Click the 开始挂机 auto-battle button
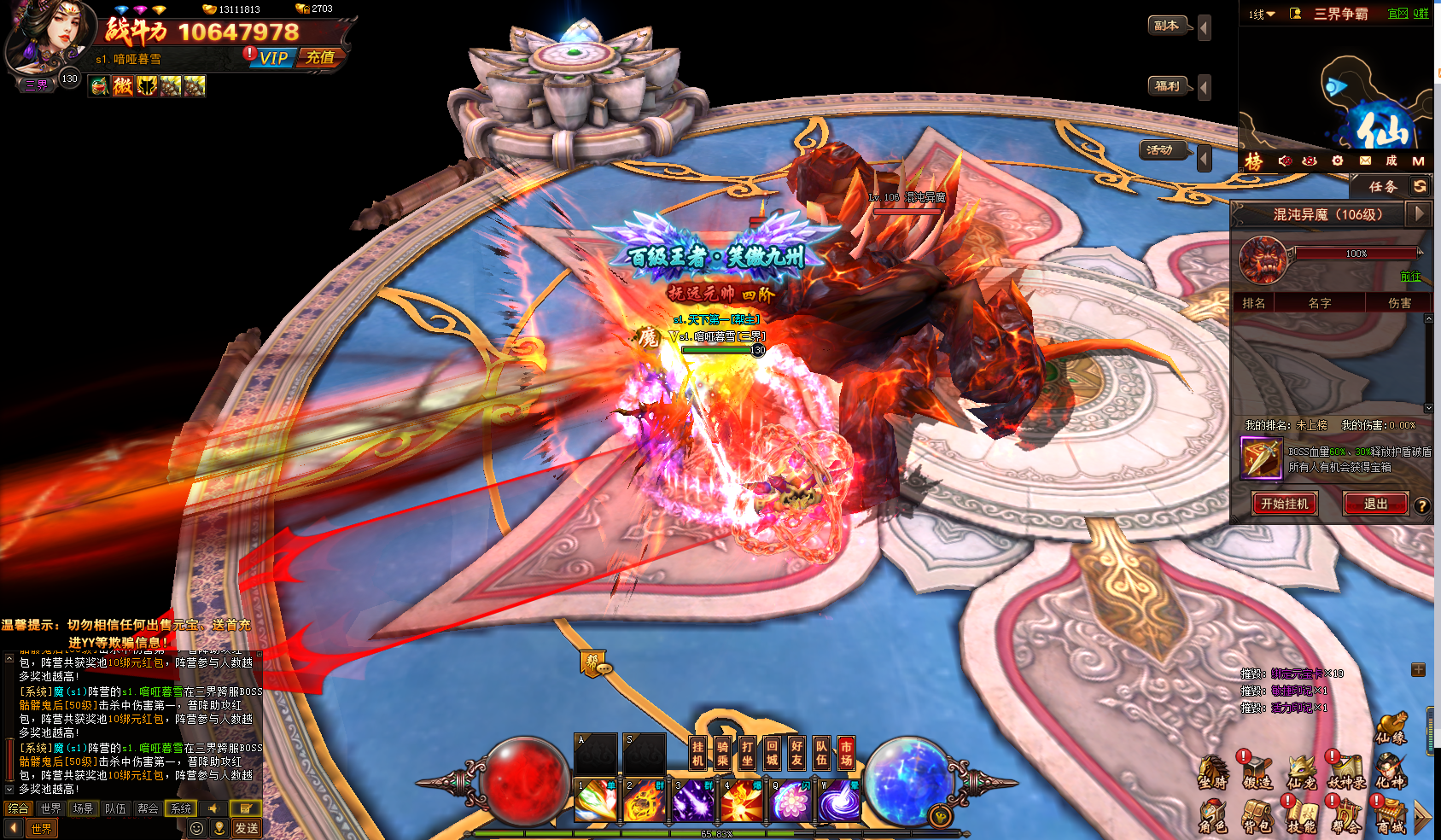This screenshot has width=1441, height=840. pos(1284,504)
